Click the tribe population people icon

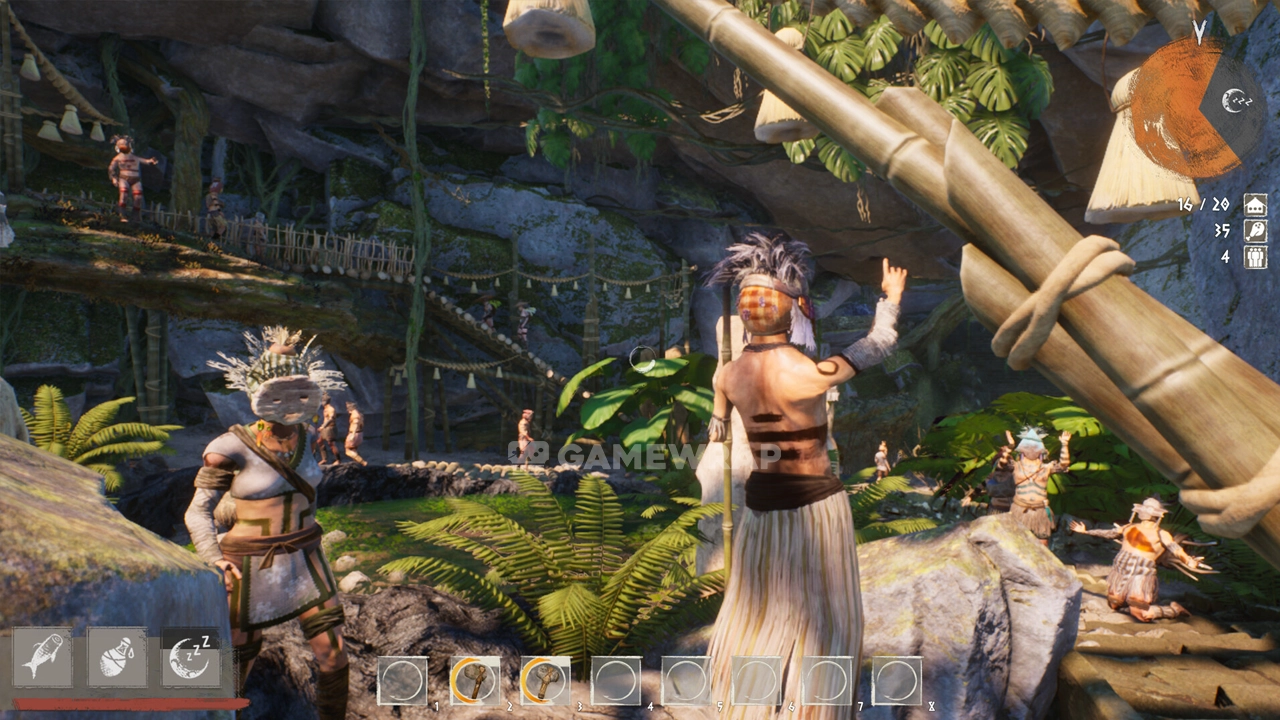point(1255,256)
